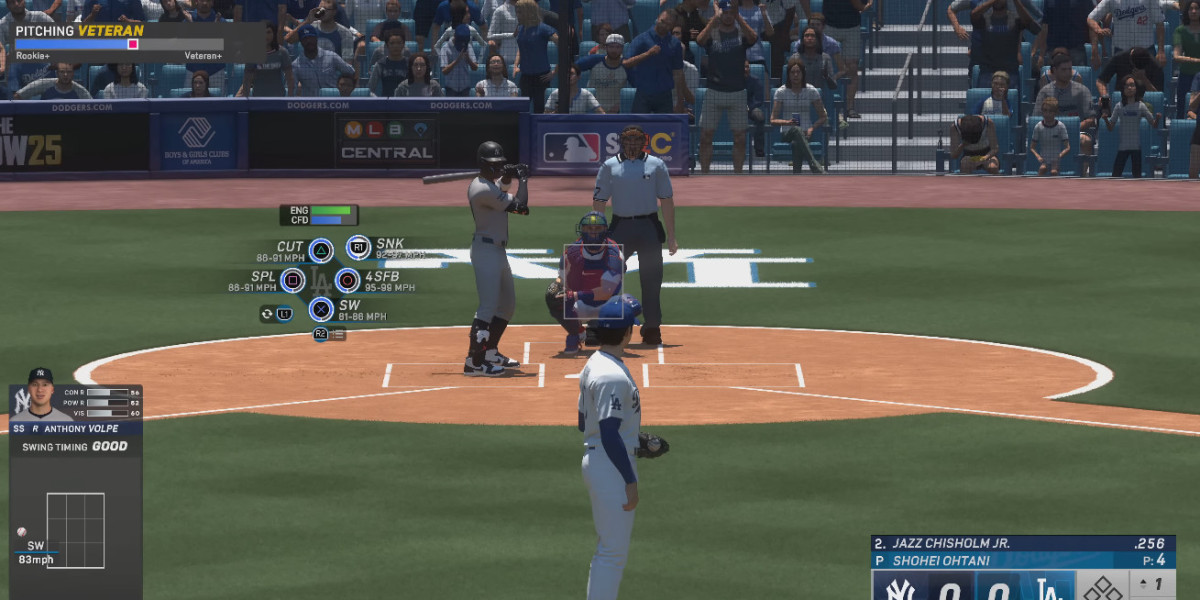
Task: Select the SNK sinker pitch
Action: 358,247
